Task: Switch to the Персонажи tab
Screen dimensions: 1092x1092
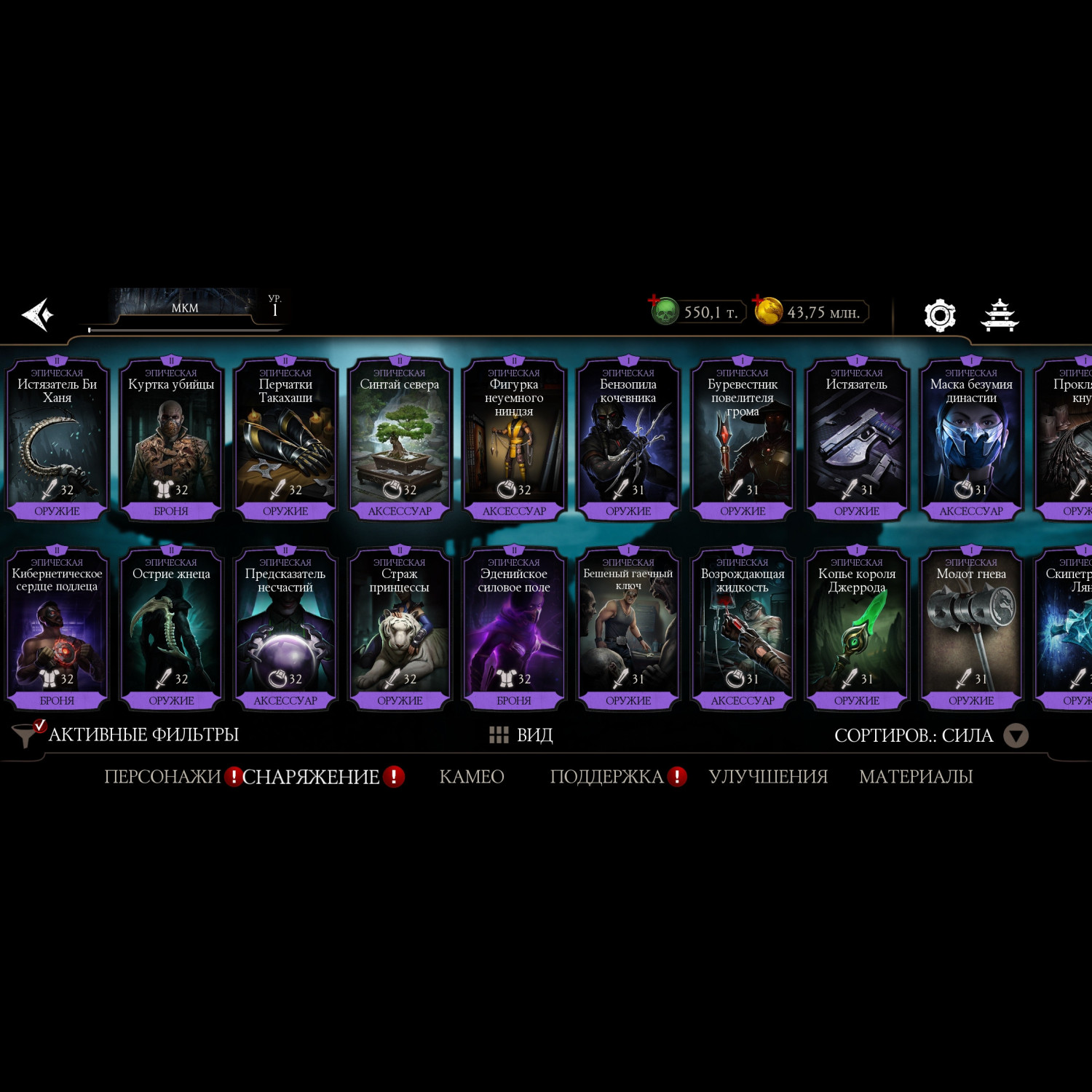Action: coord(162,777)
